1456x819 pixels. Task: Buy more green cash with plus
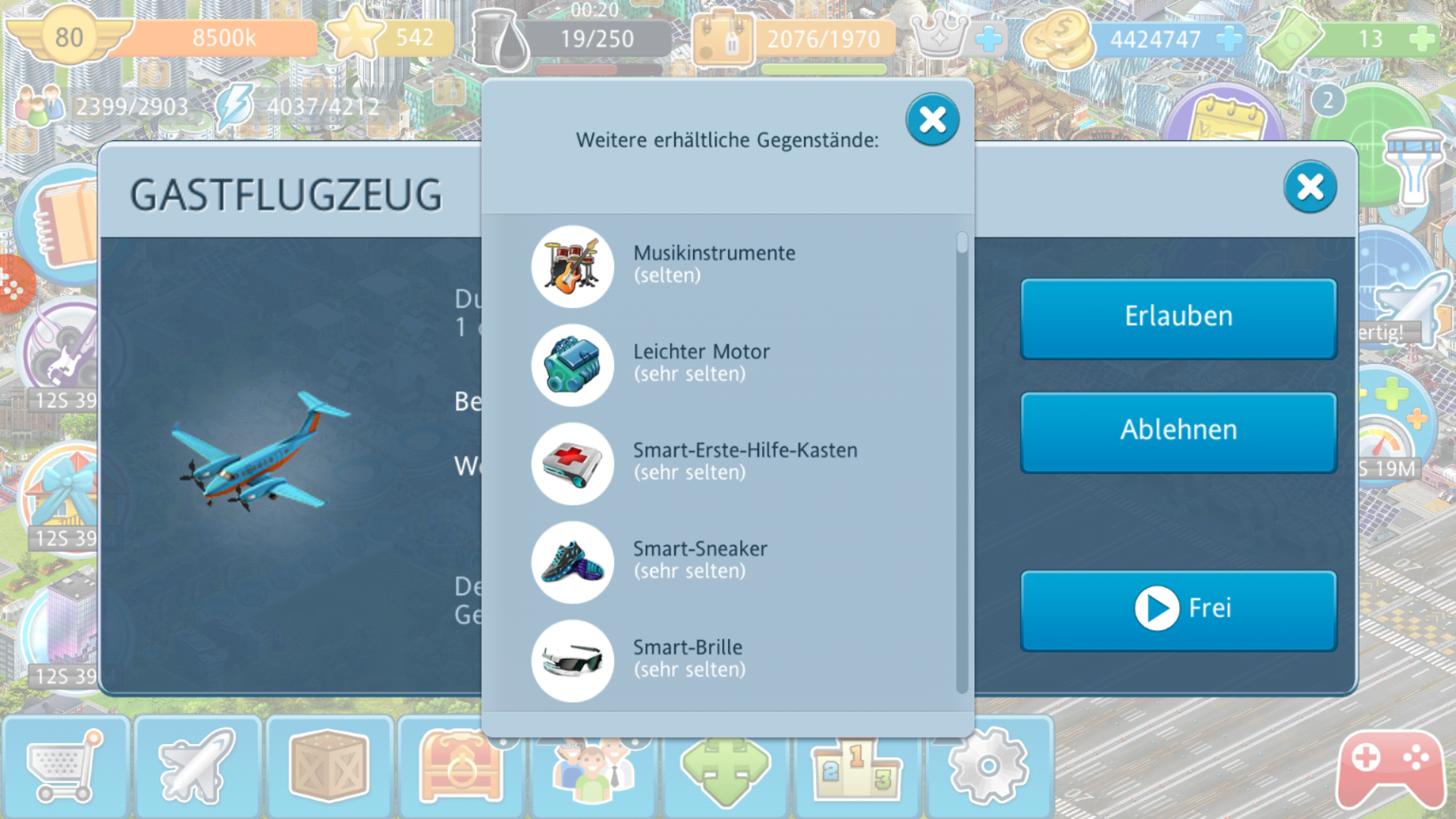click(1421, 39)
